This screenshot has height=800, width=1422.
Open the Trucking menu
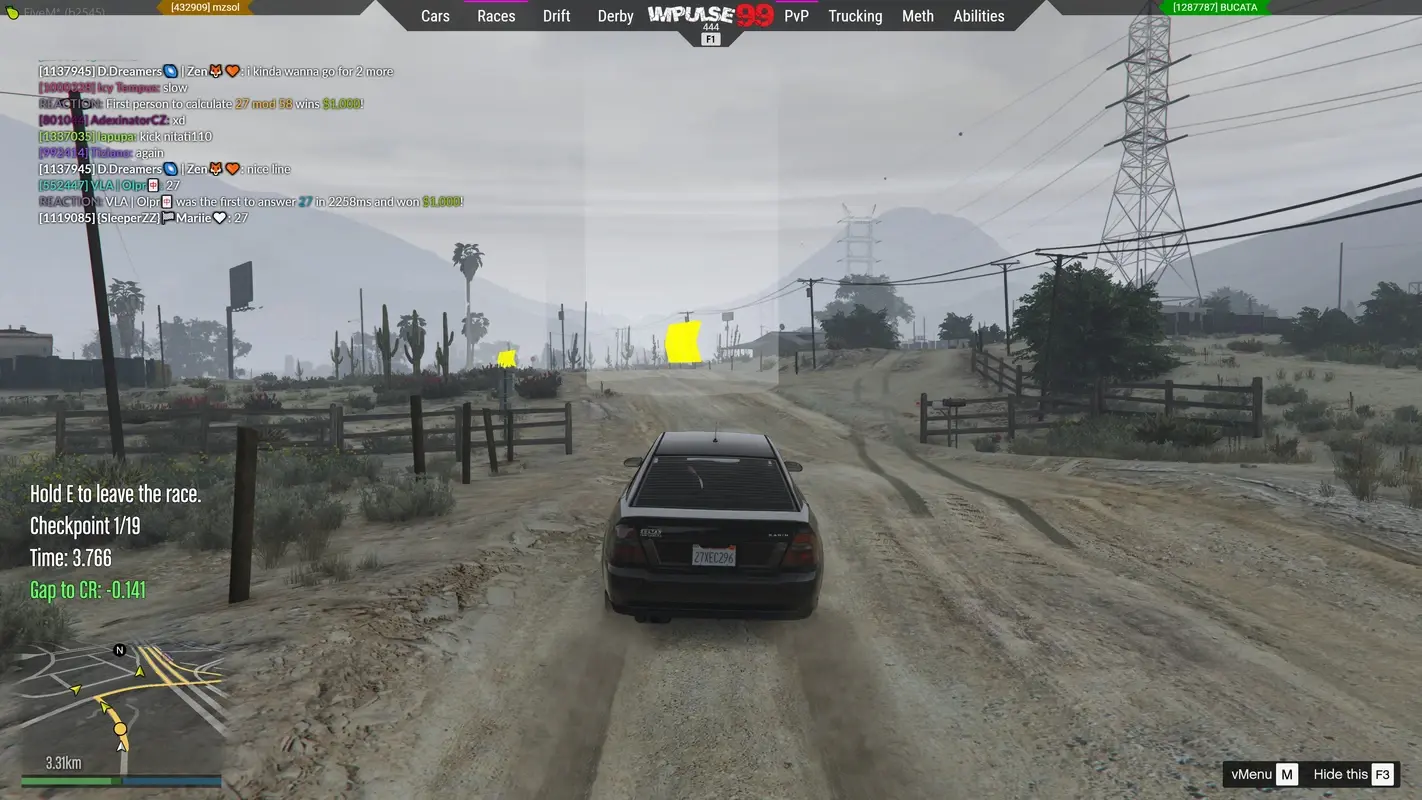click(855, 16)
